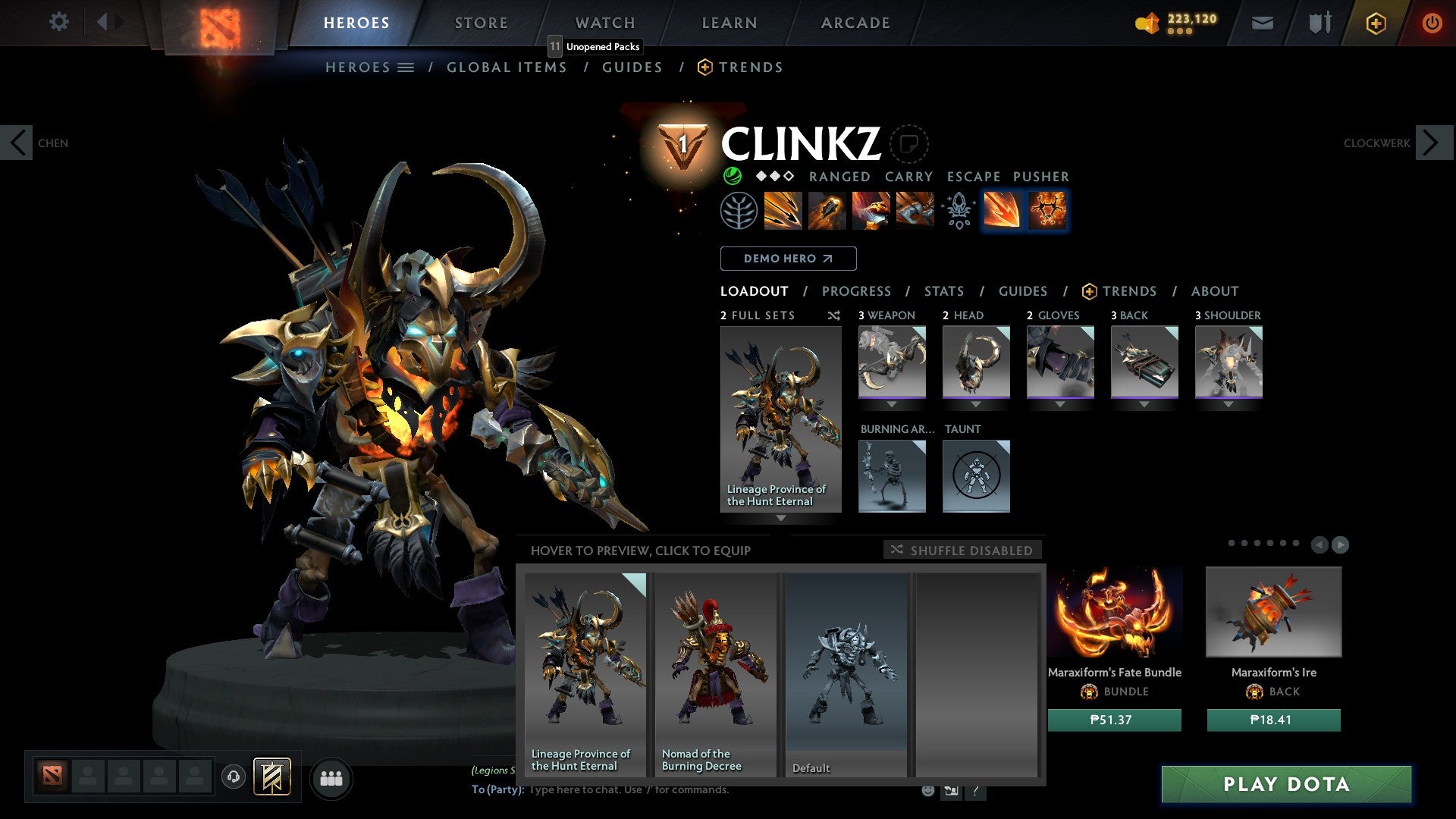Screen dimensions: 1456x819
Task: Open the HEROES hamburger sidebar menu
Action: 407,67
